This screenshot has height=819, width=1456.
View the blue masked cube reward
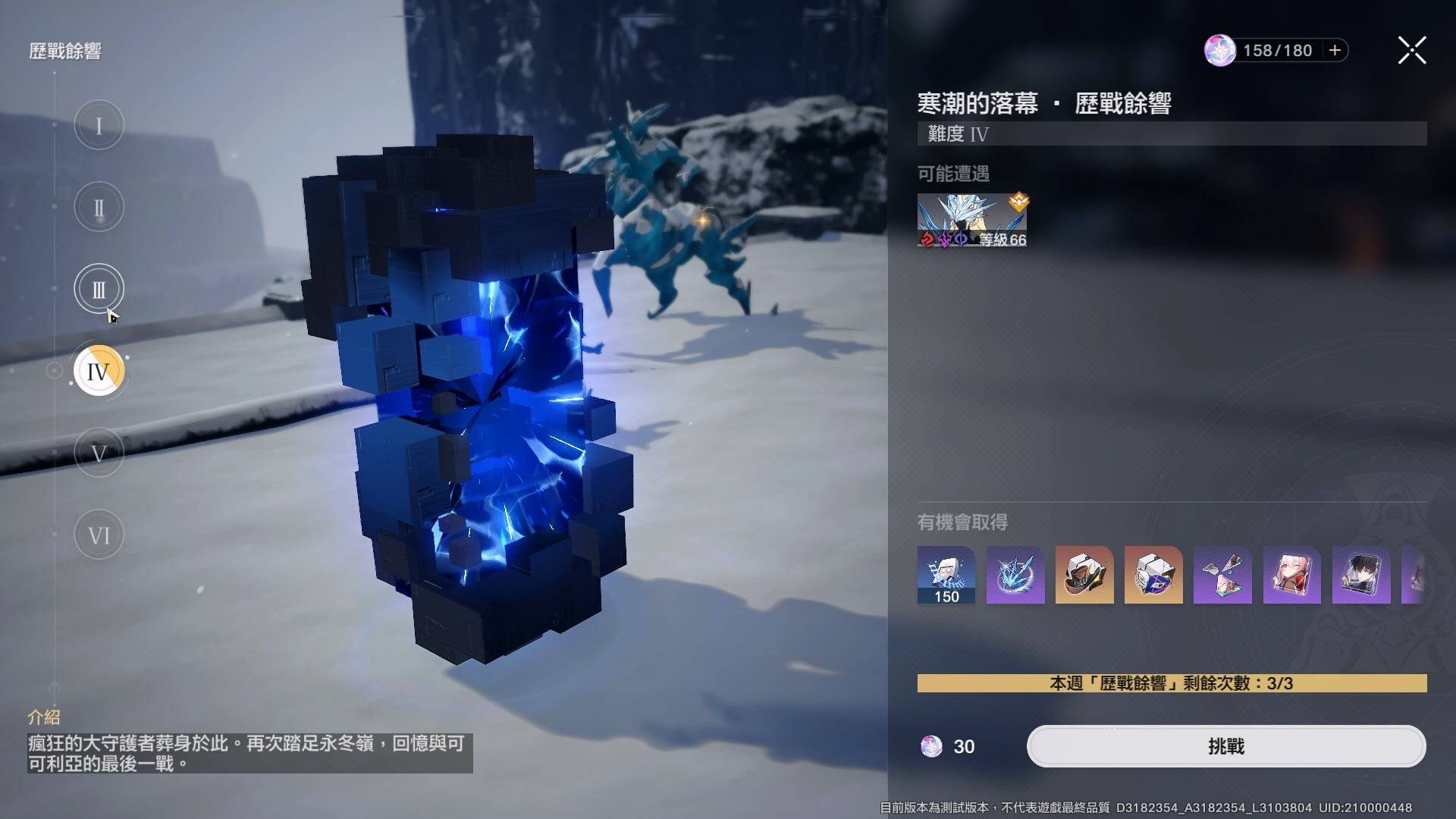(x=1153, y=575)
